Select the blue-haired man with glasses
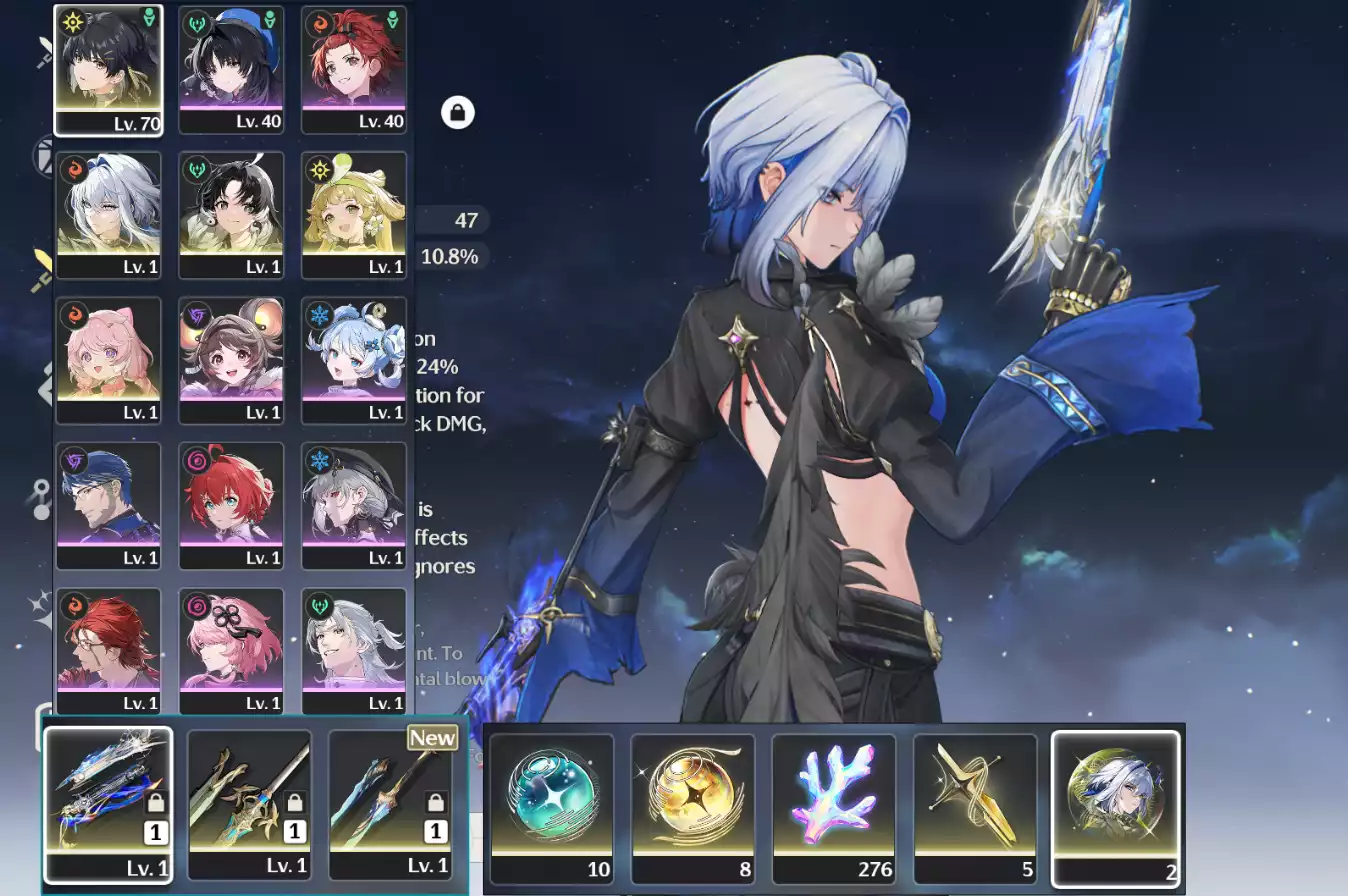This screenshot has height=896, width=1348. [x=108, y=505]
